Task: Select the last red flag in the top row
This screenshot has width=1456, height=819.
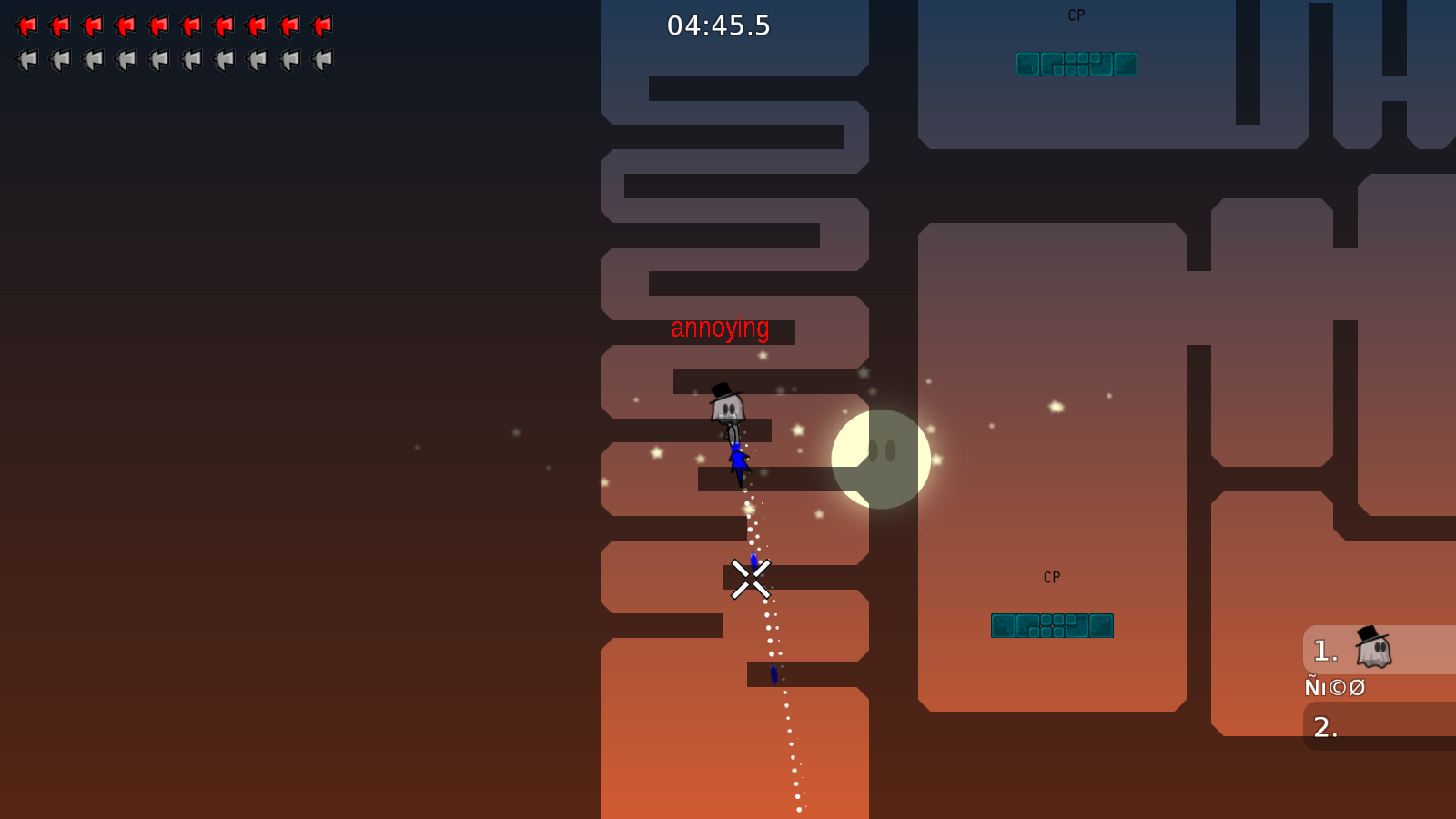Action: coord(320,26)
